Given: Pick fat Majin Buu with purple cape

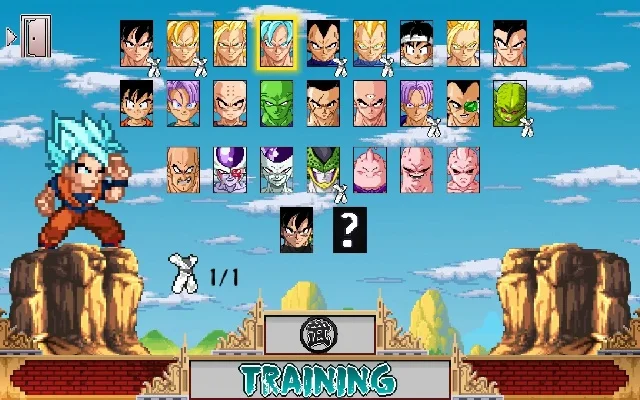Looking at the screenshot, I should [369, 169].
